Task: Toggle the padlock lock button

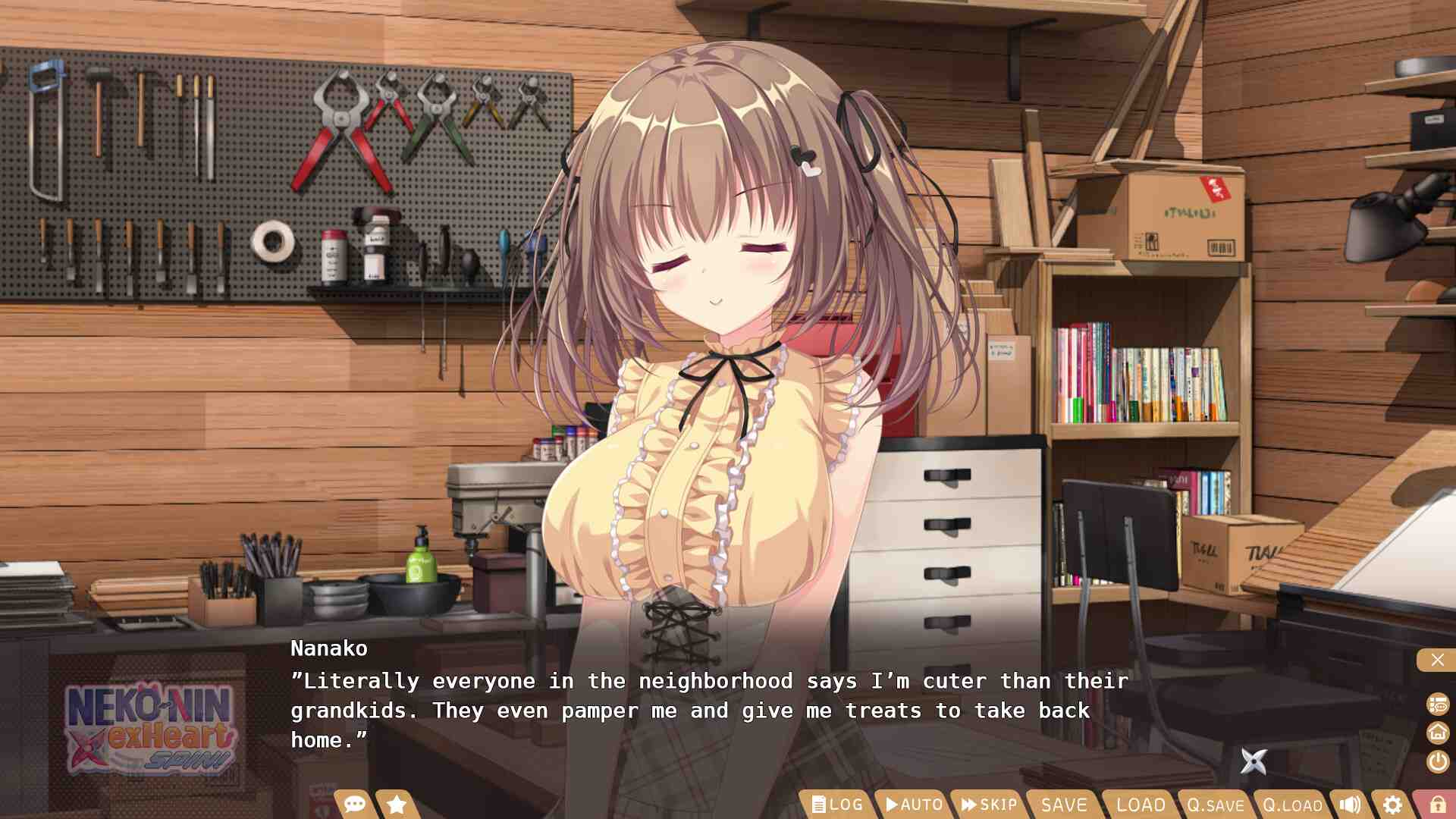Action: 1437,805
